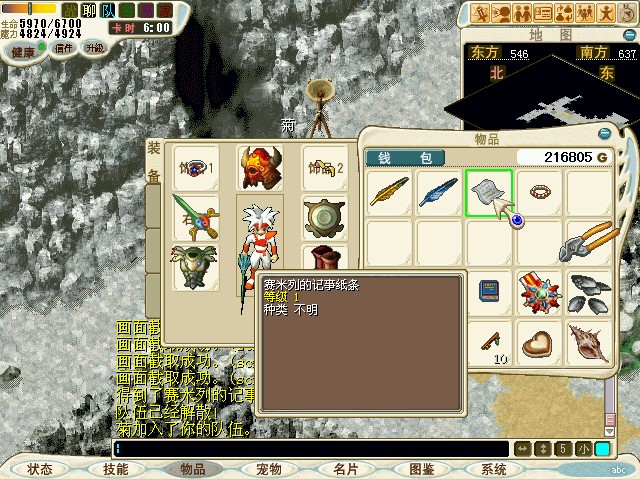Image resolution: width=640 pixels, height=480 pixels.
Task: Click the 升級 level-up button
Action: [x=94, y=48]
